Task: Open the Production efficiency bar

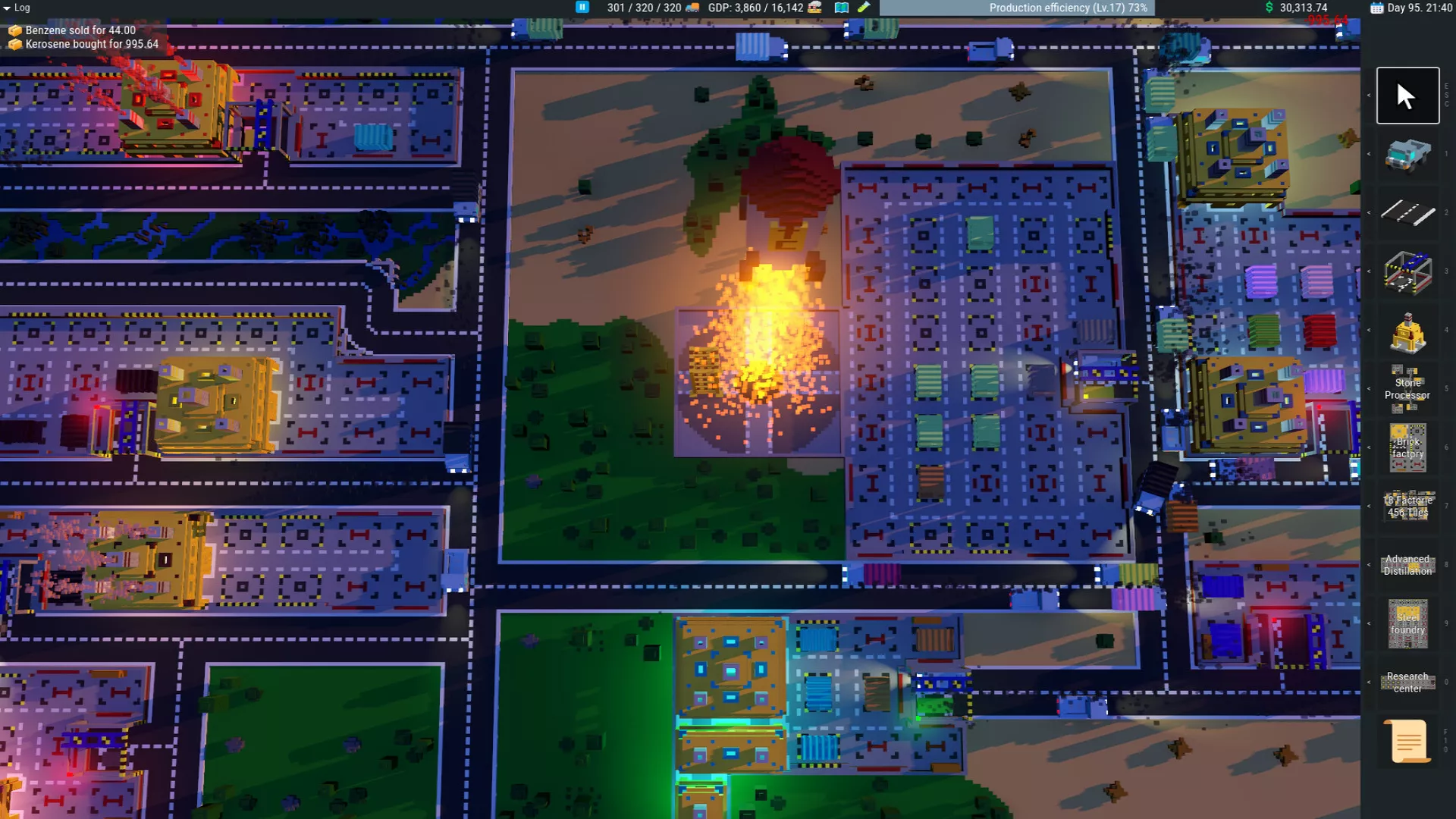Action: [x=1016, y=8]
